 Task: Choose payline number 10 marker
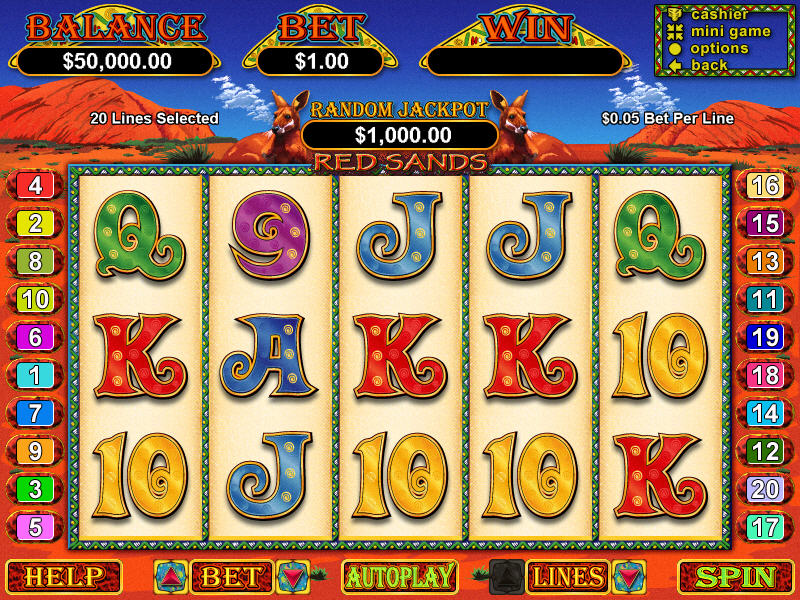pyautogui.click(x=35, y=299)
